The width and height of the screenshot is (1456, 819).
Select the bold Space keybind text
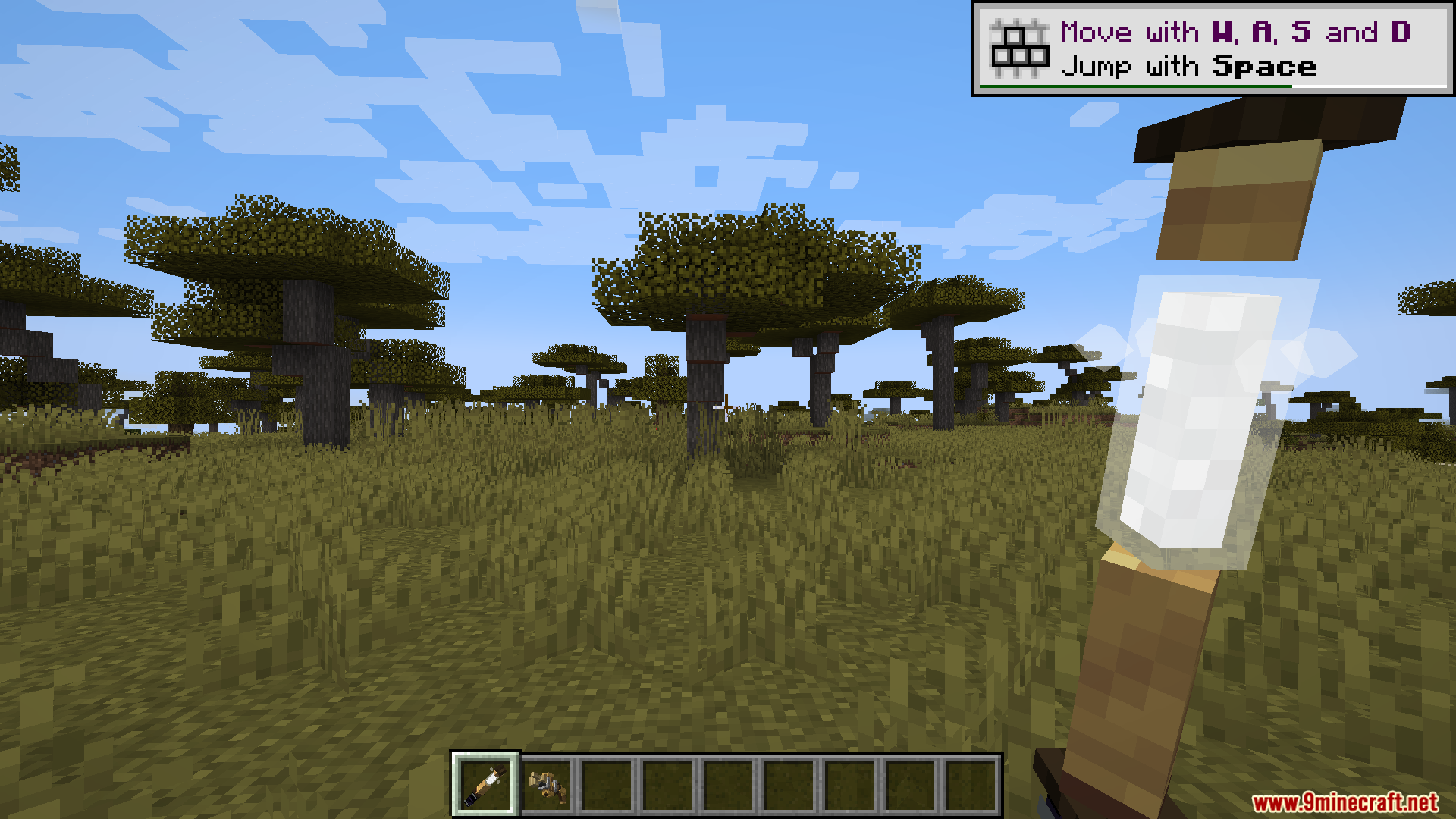pyautogui.click(x=1263, y=67)
